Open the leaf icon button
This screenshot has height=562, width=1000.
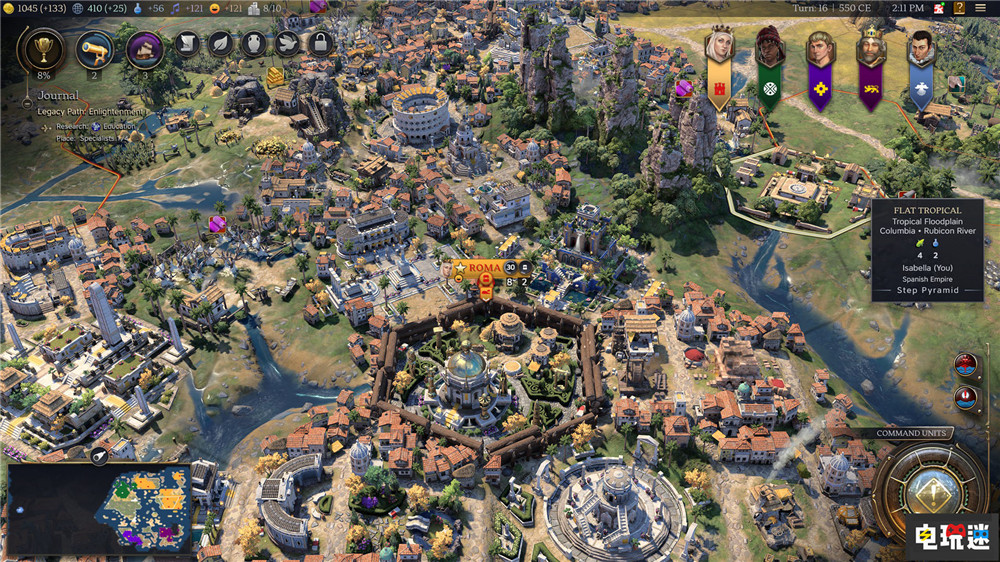tap(220, 43)
